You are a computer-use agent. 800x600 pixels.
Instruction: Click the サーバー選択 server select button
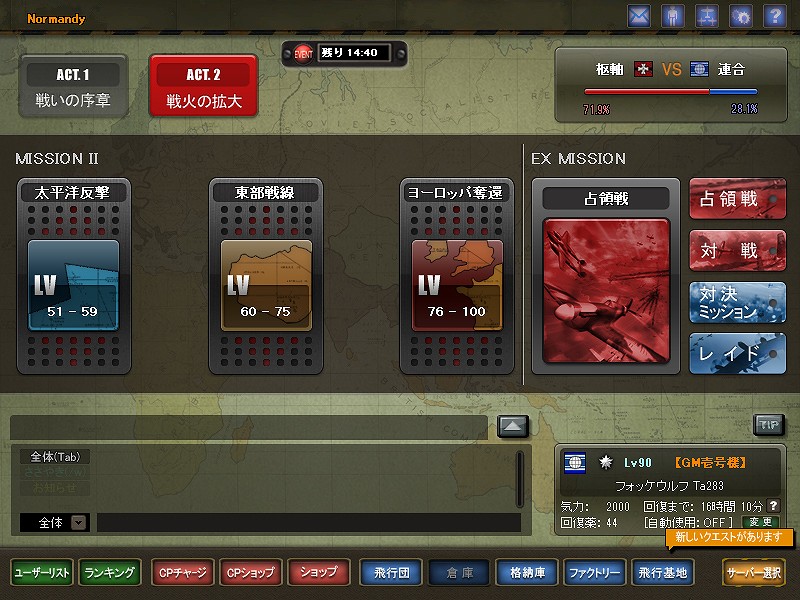click(755, 573)
